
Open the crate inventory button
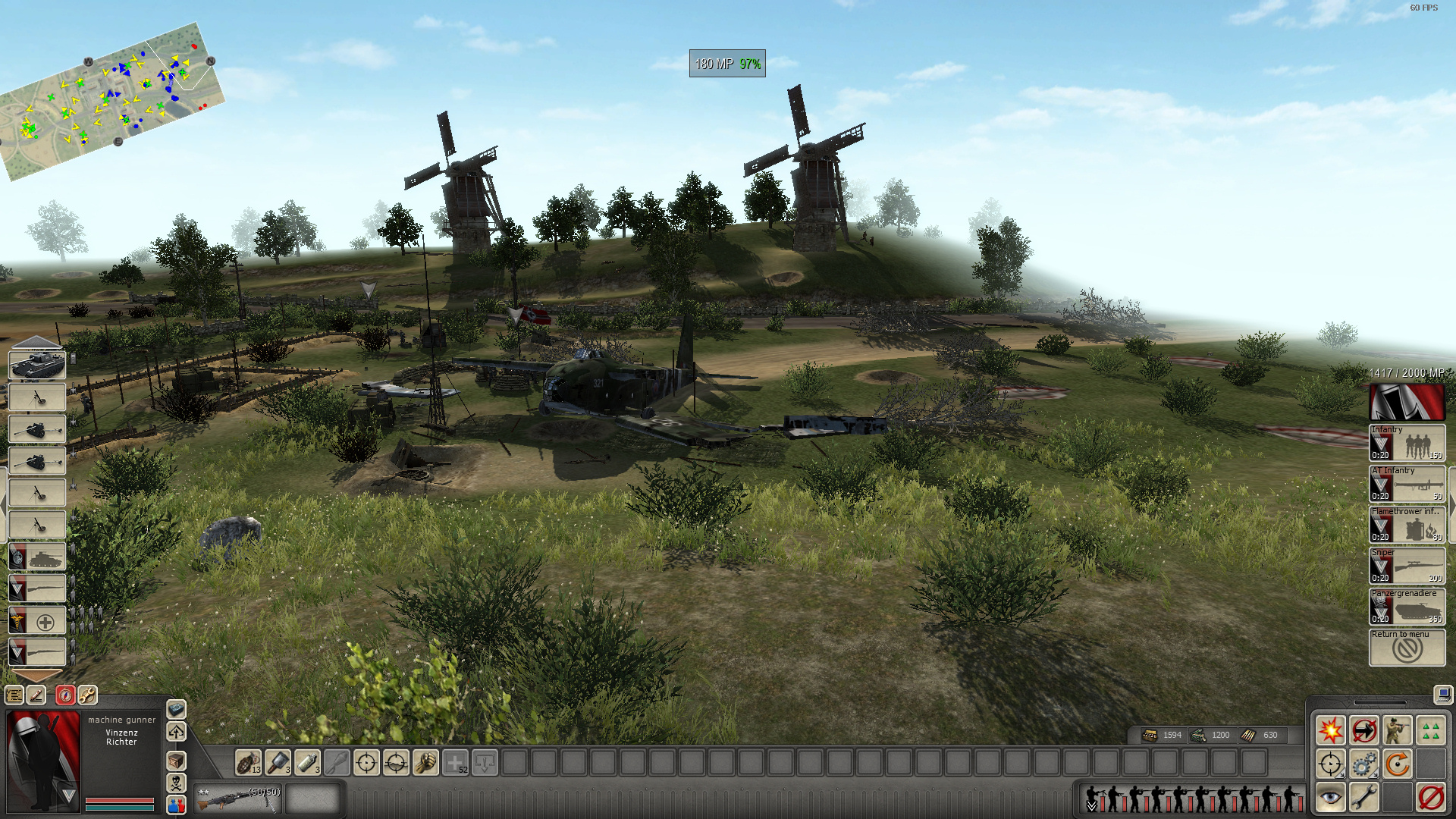[176, 760]
